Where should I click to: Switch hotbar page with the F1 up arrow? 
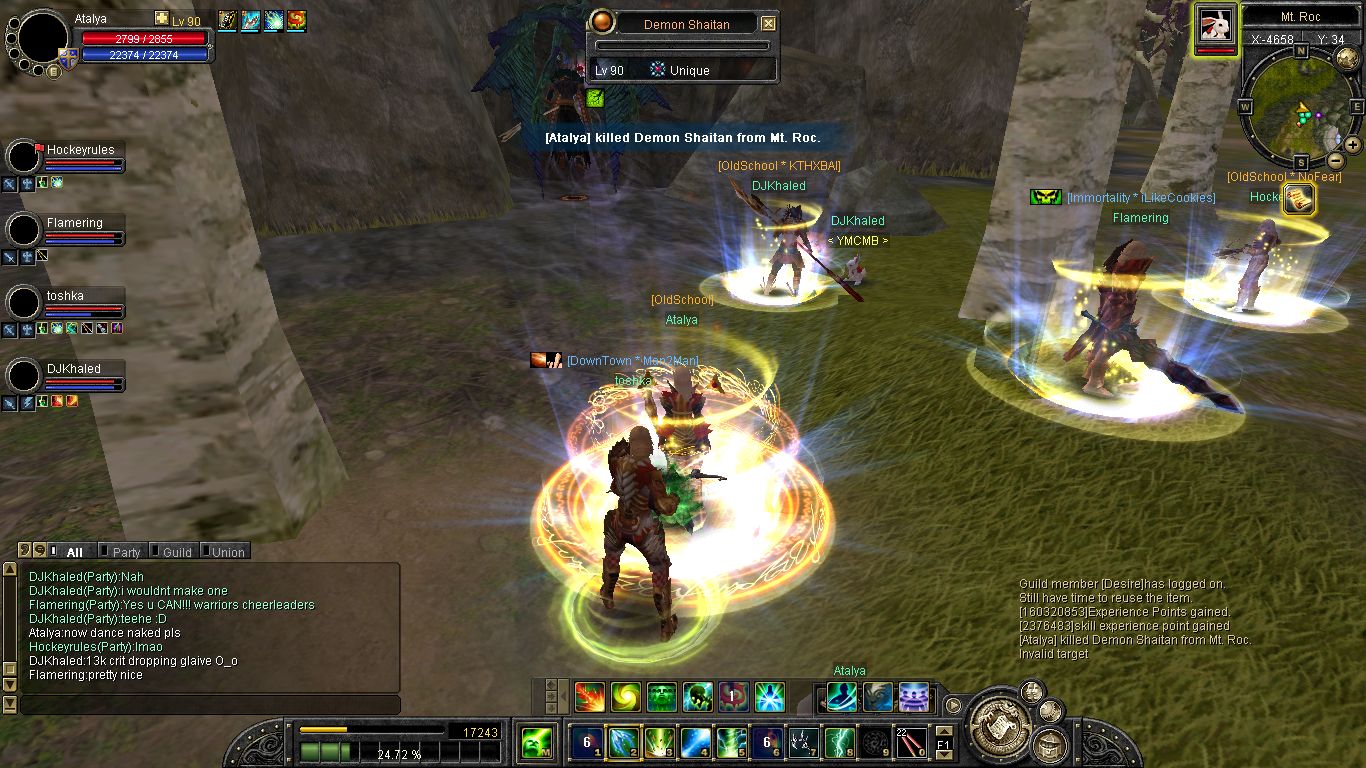pyautogui.click(x=943, y=731)
